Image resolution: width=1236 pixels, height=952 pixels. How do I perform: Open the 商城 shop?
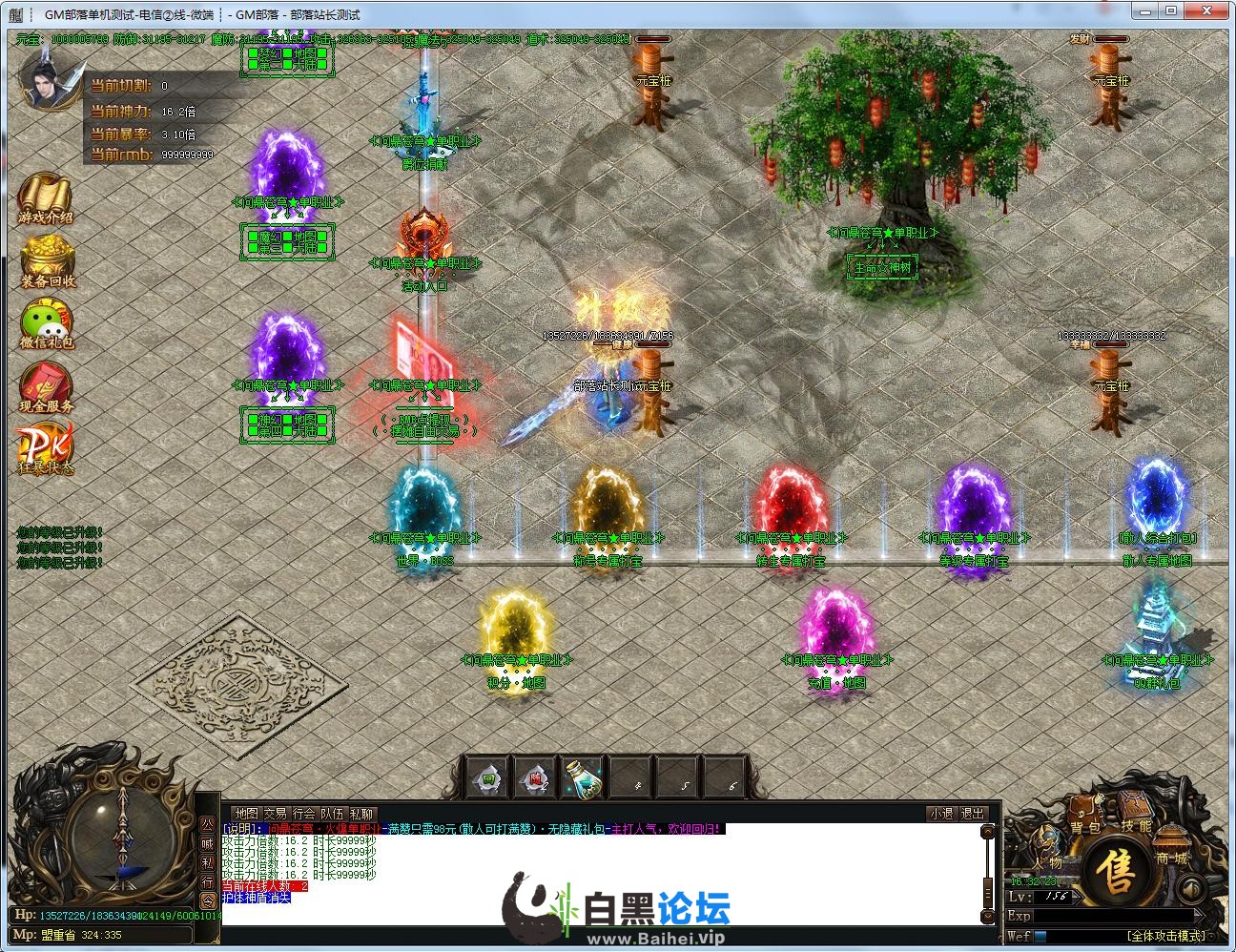(x=1172, y=852)
